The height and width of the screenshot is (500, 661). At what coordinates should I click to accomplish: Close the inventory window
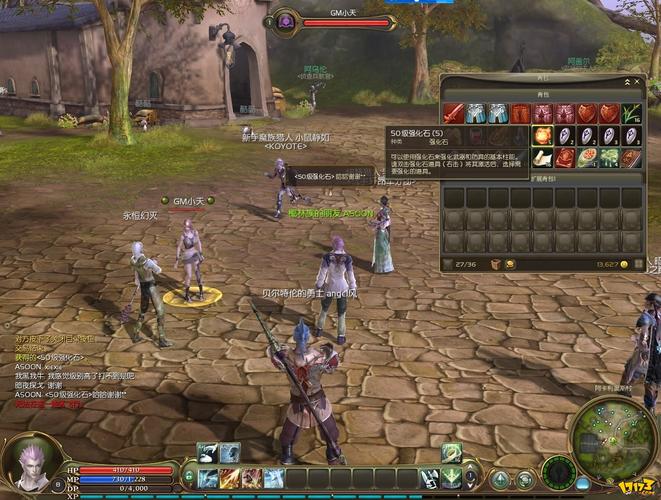pyautogui.click(x=639, y=81)
